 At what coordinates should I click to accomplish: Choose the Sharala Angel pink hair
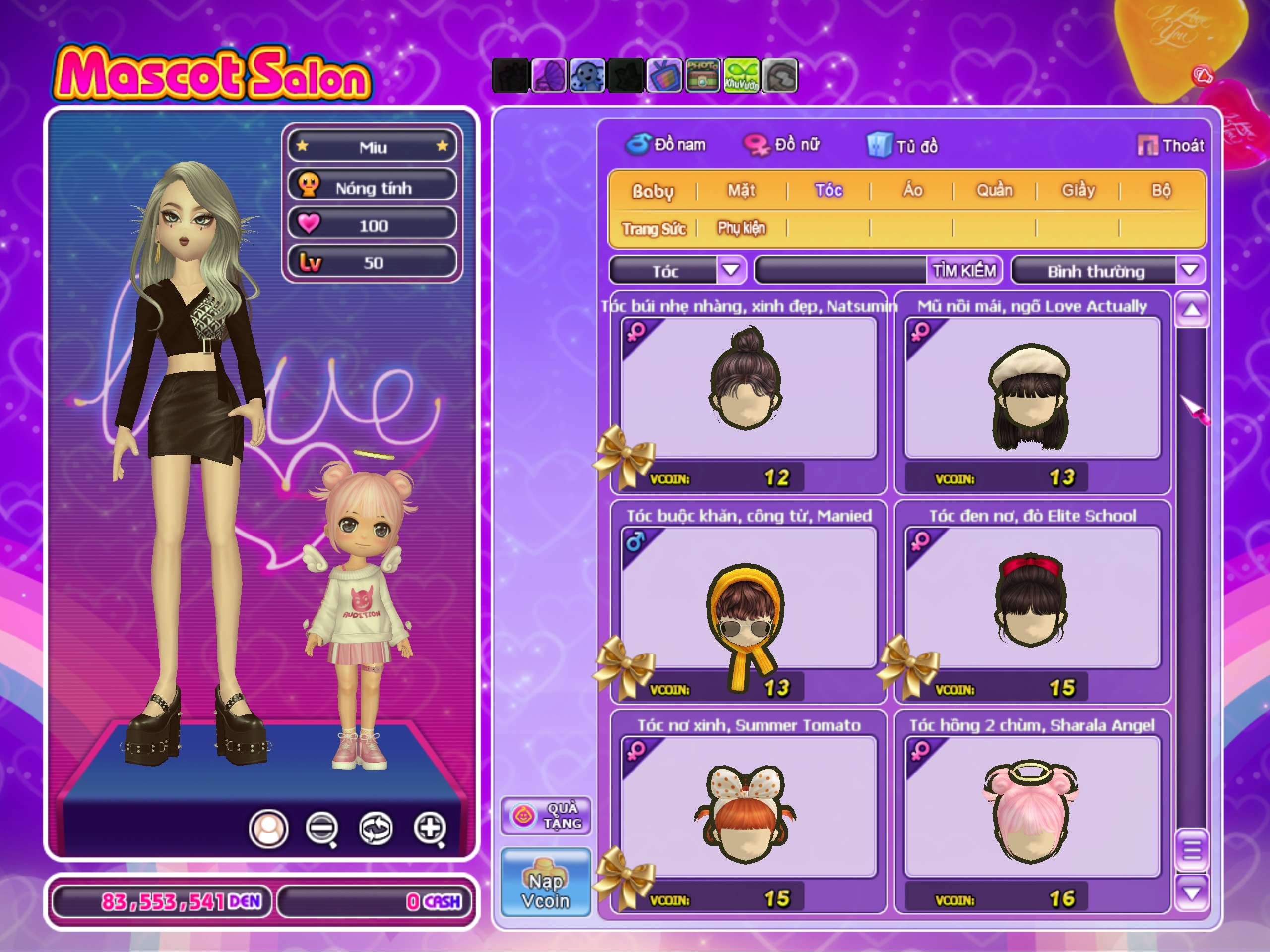click(x=1032, y=806)
